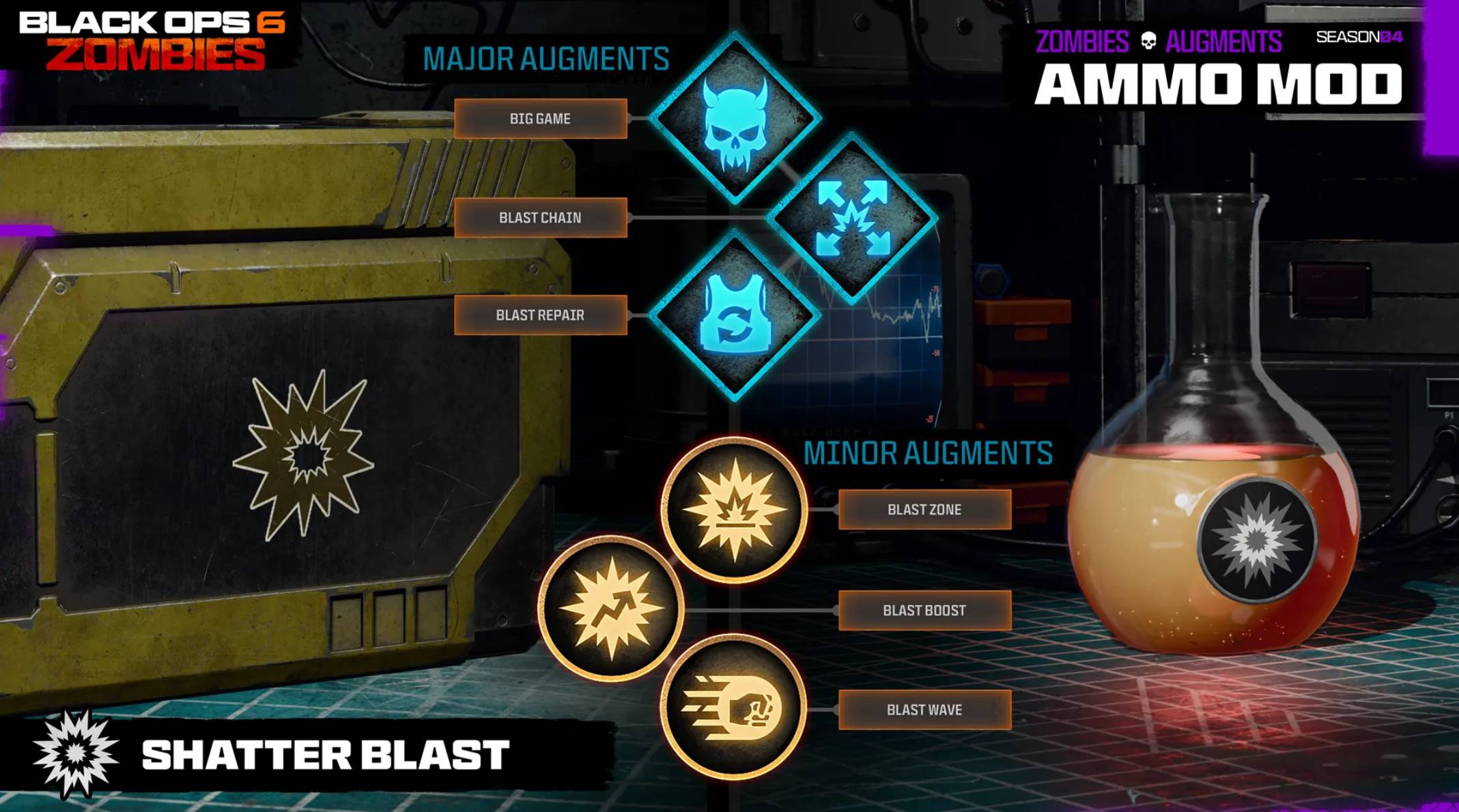The height and width of the screenshot is (812, 1459).
Task: Pick the expanding arrows explosion icon
Action: coord(852,218)
